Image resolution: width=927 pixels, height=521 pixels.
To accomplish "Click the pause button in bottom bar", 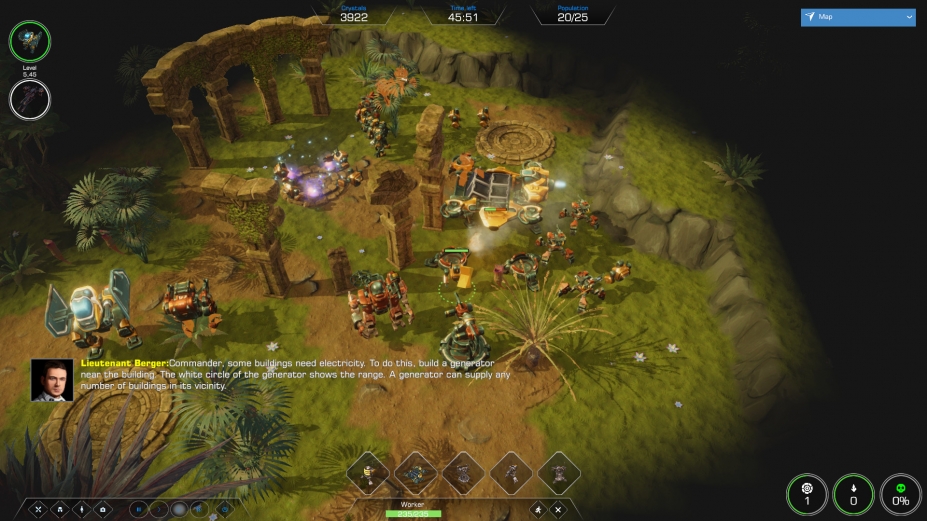I will (138, 509).
